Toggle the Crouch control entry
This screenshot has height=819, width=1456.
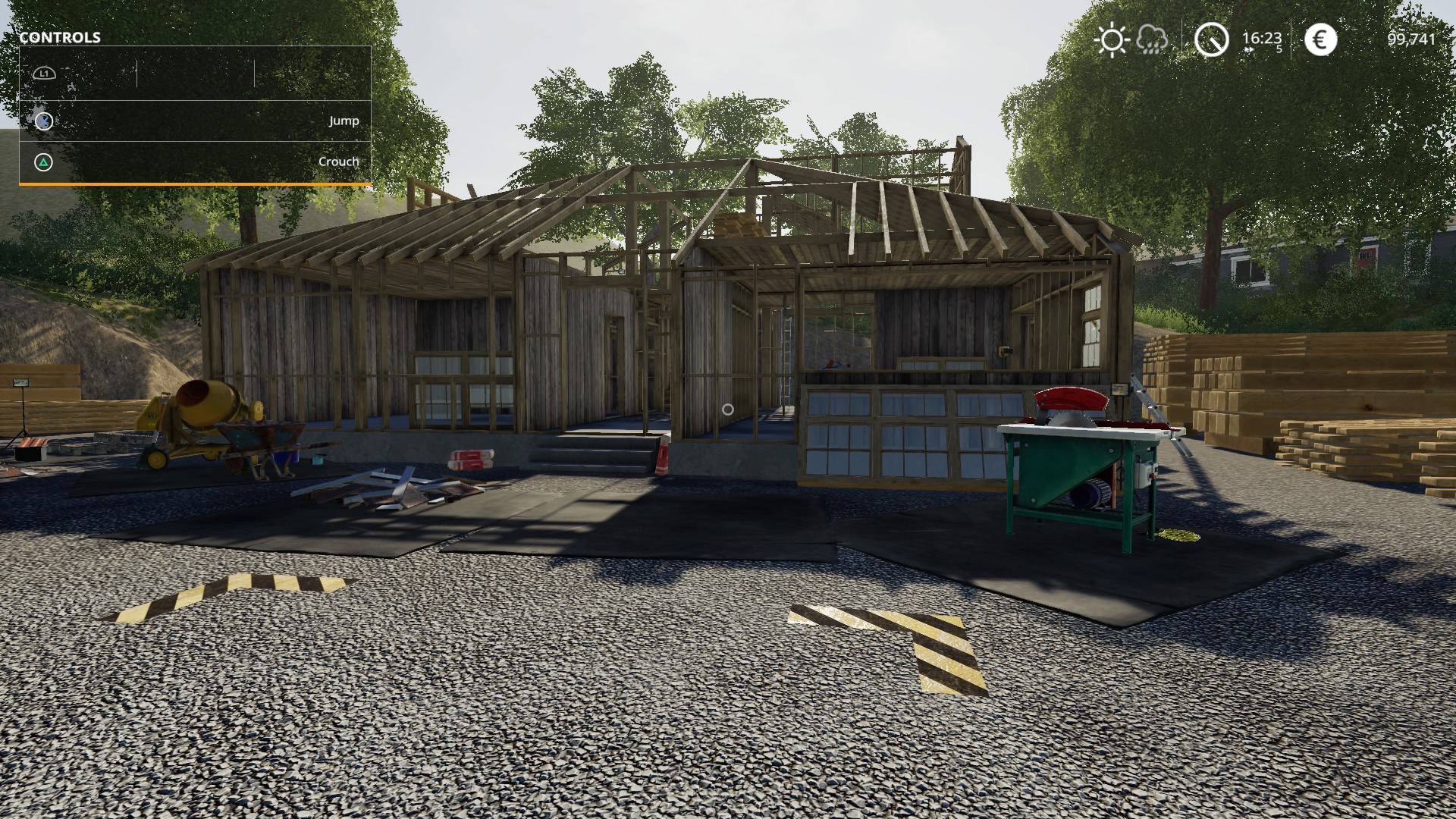190,162
